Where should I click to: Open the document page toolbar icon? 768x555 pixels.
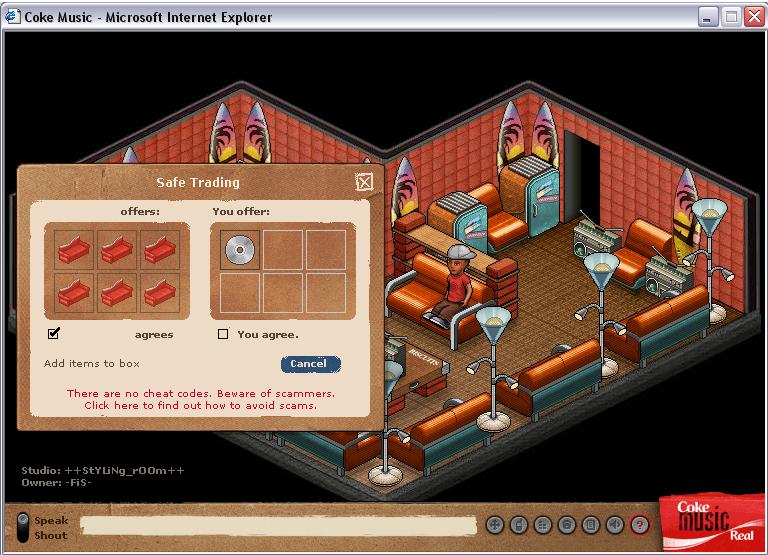pyautogui.click(x=591, y=524)
